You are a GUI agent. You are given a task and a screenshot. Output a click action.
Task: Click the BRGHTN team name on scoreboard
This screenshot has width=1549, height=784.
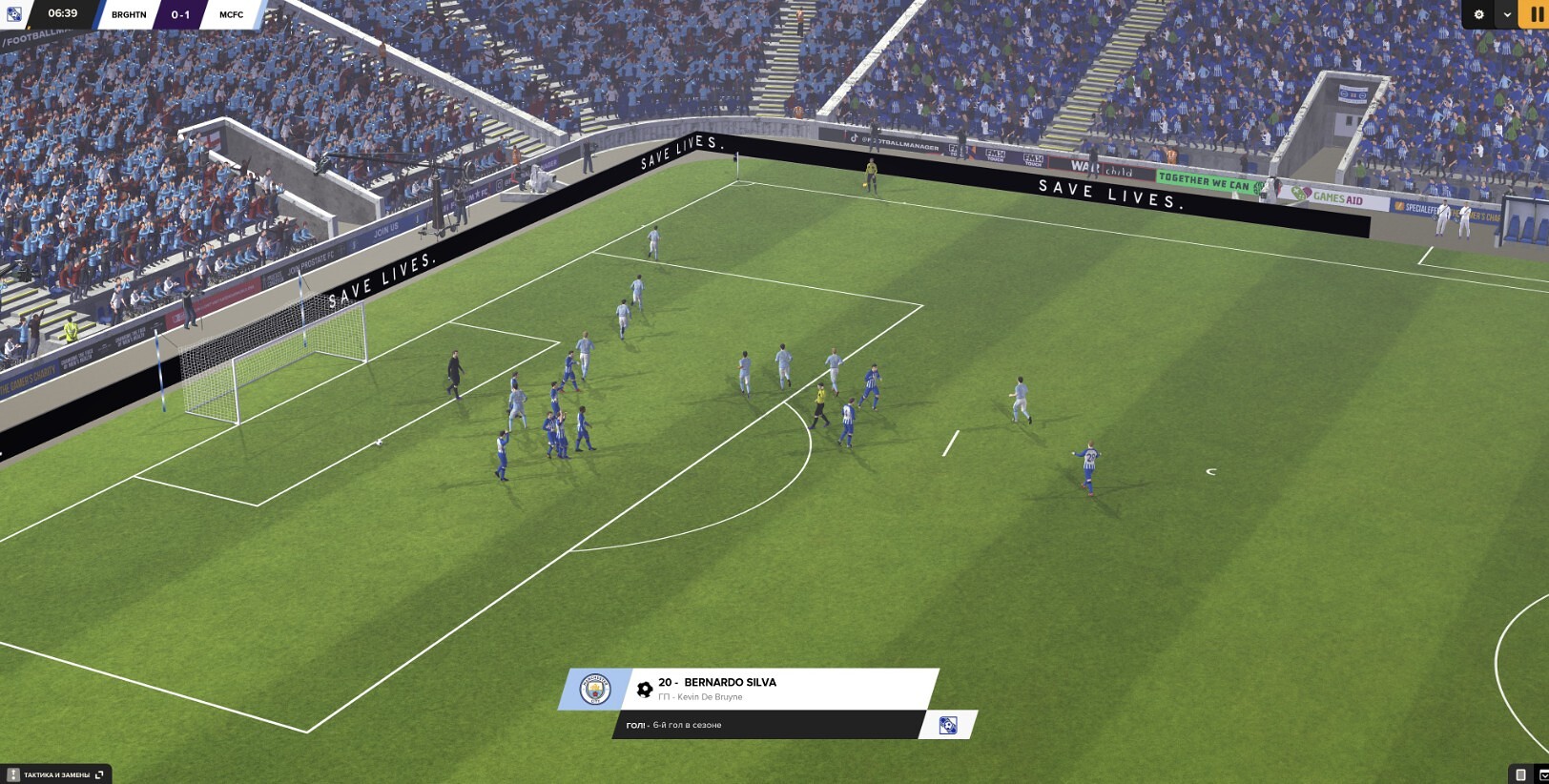click(x=129, y=14)
